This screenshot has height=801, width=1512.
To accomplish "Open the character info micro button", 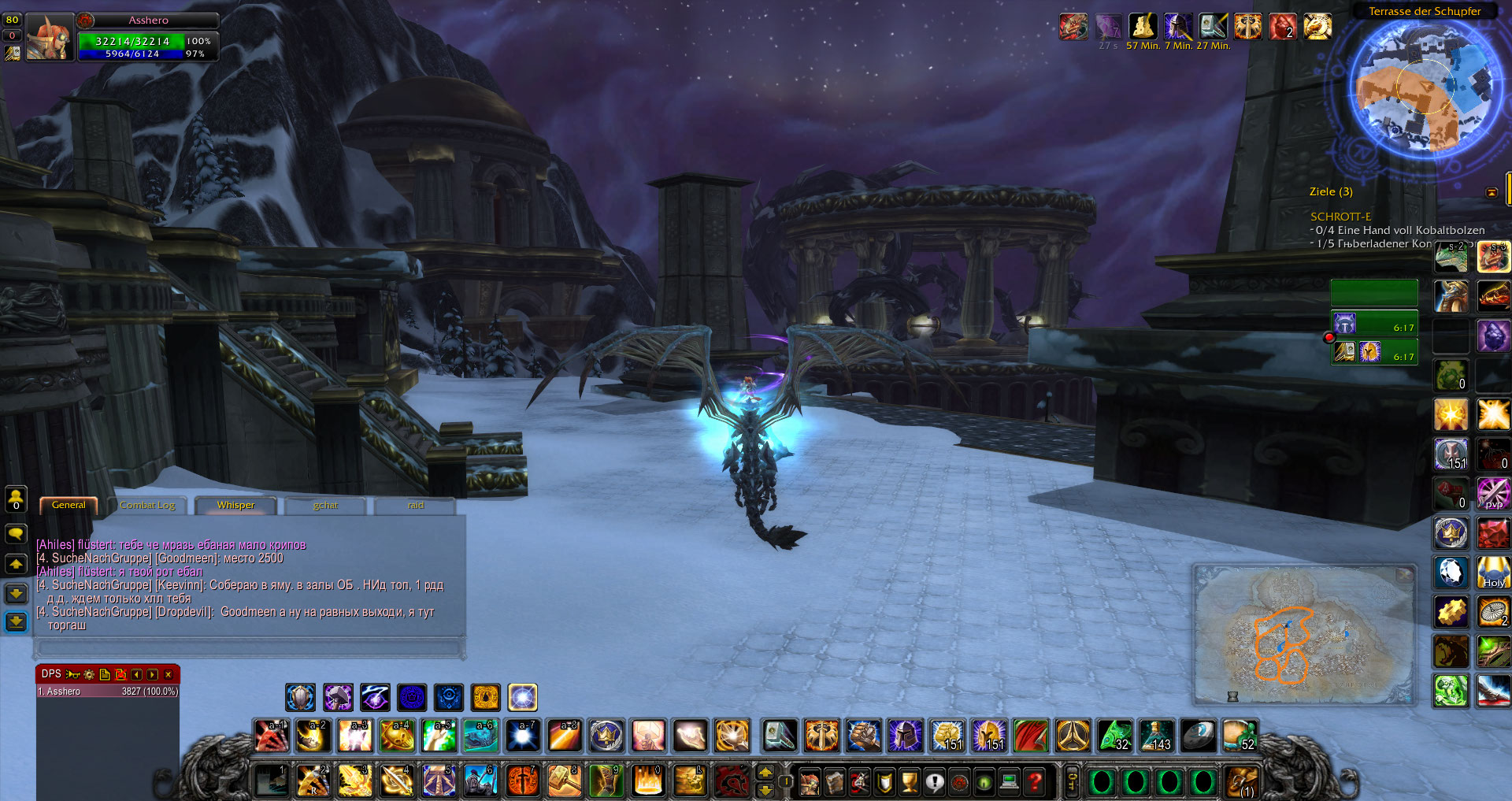I will [810, 782].
